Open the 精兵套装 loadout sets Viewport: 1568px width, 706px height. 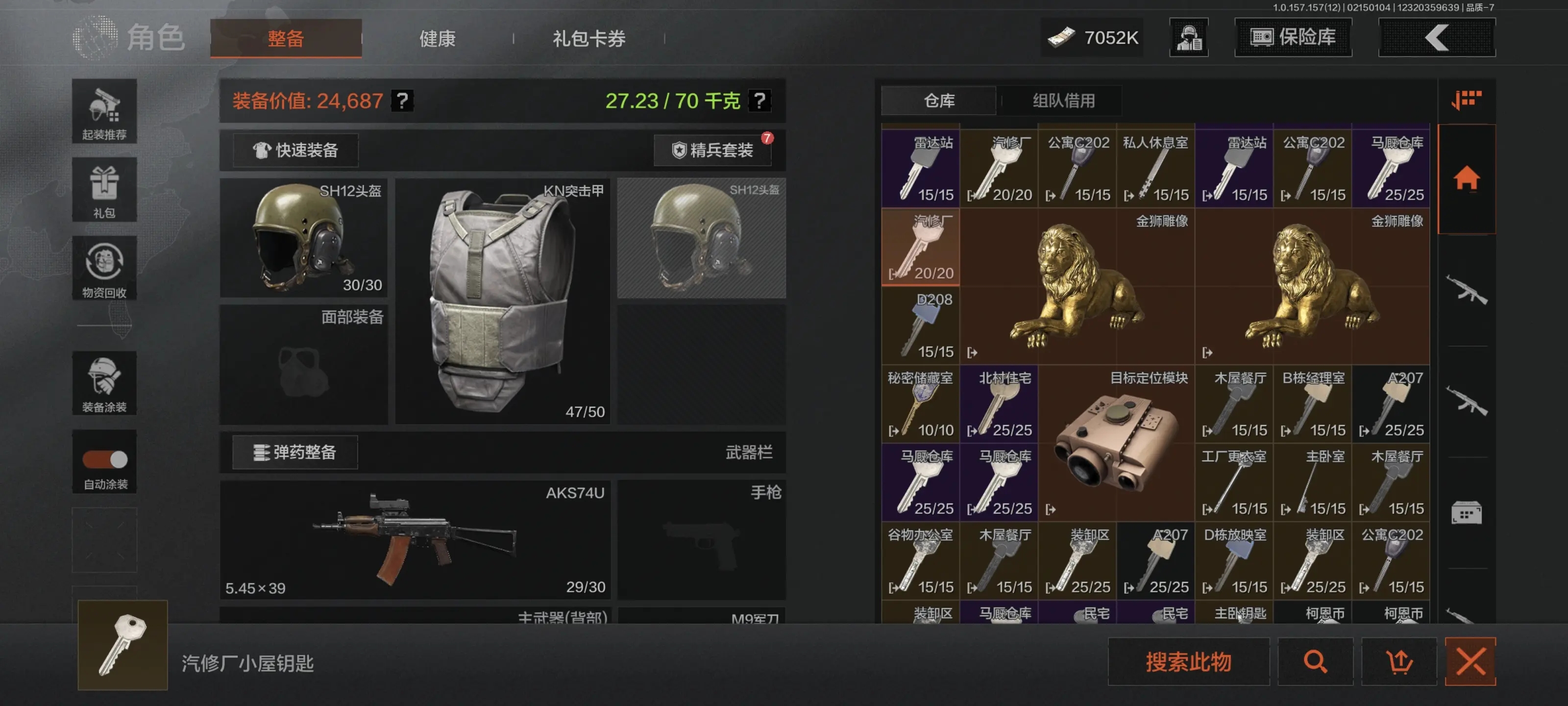(712, 150)
